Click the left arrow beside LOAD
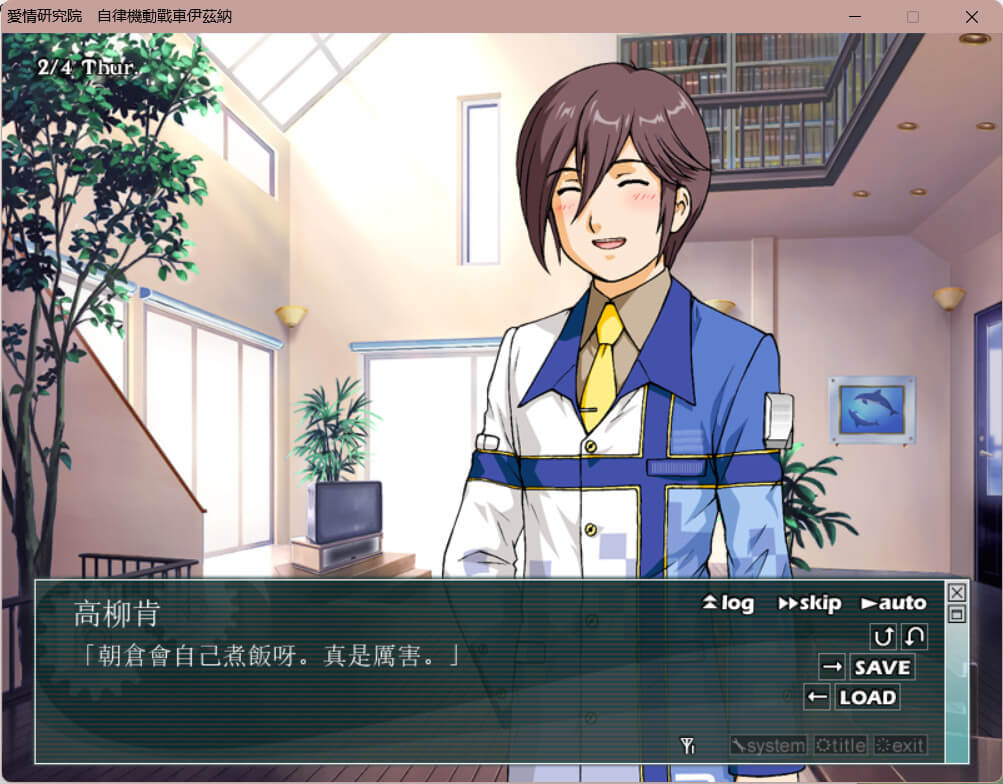This screenshot has height=784, width=1003. 817,697
